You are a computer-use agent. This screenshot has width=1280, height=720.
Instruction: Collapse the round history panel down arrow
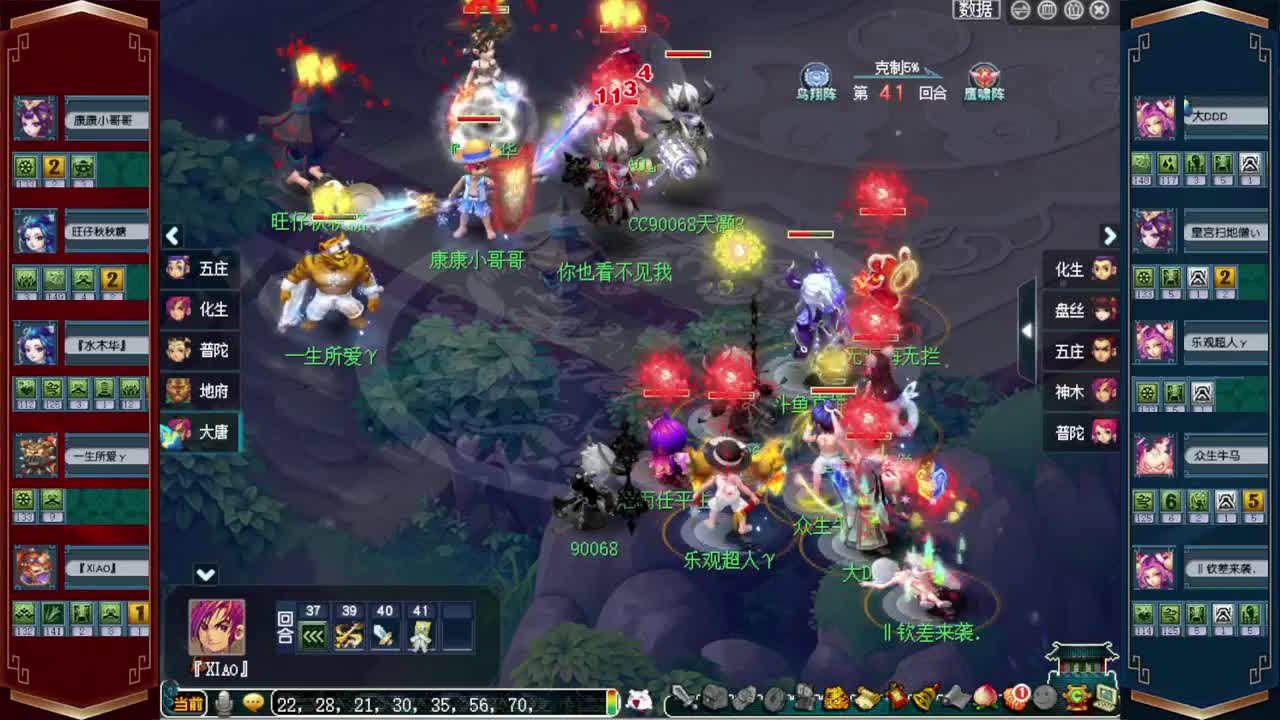[x=205, y=575]
